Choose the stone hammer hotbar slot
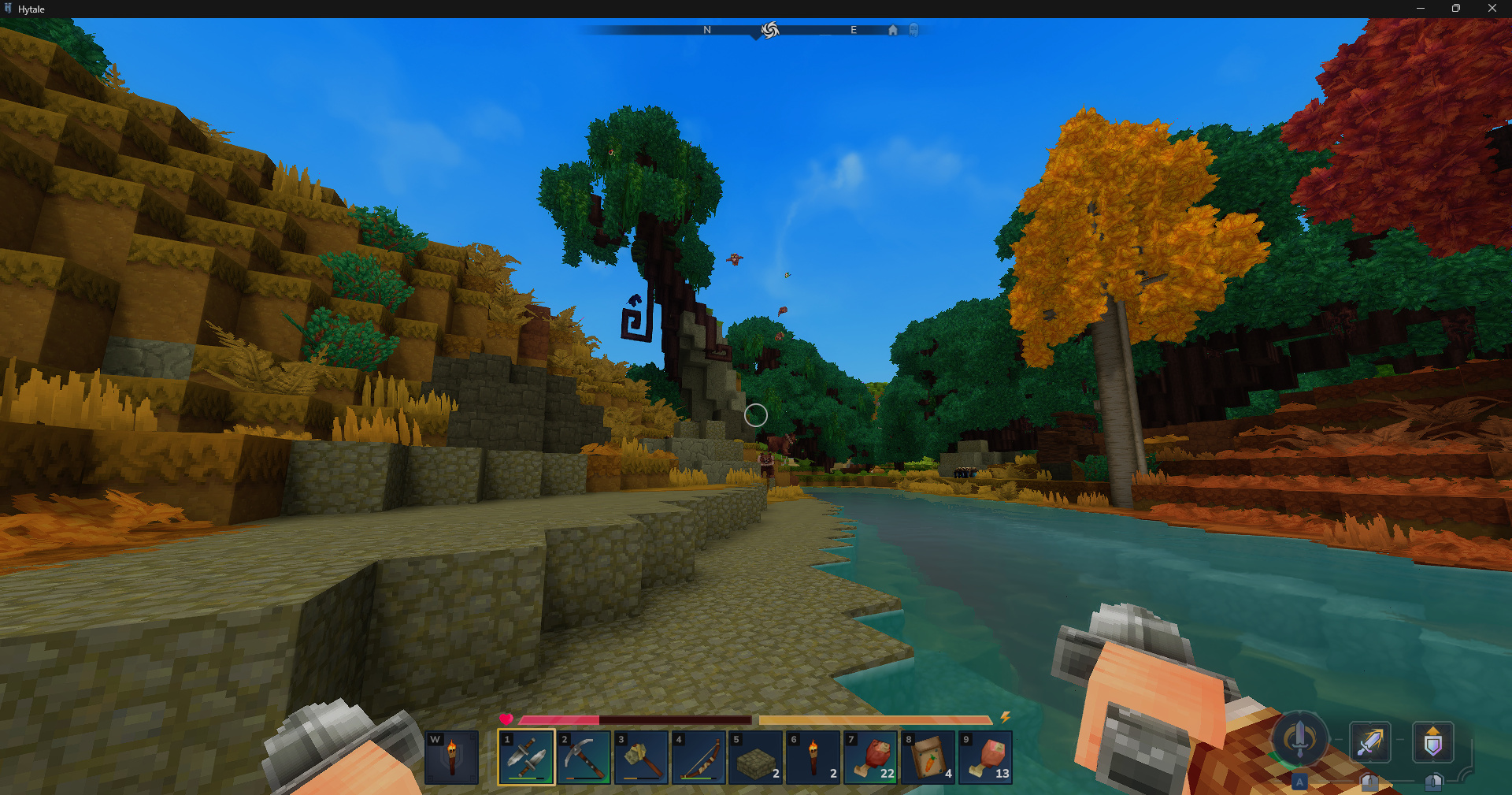Viewport: 1512px width, 795px height. 641,757
